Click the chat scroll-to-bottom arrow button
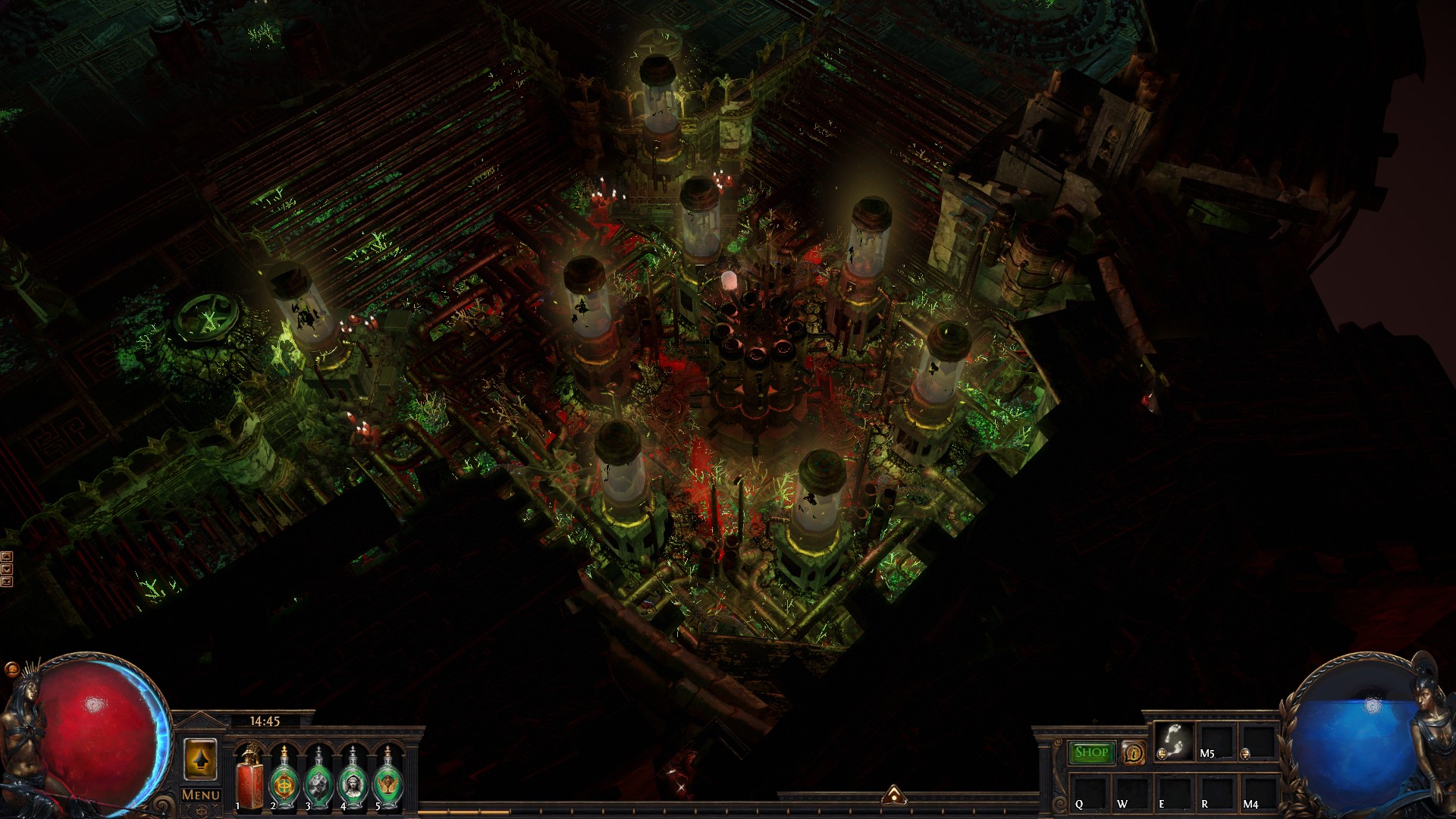The width and height of the screenshot is (1456, 819). 7,582
